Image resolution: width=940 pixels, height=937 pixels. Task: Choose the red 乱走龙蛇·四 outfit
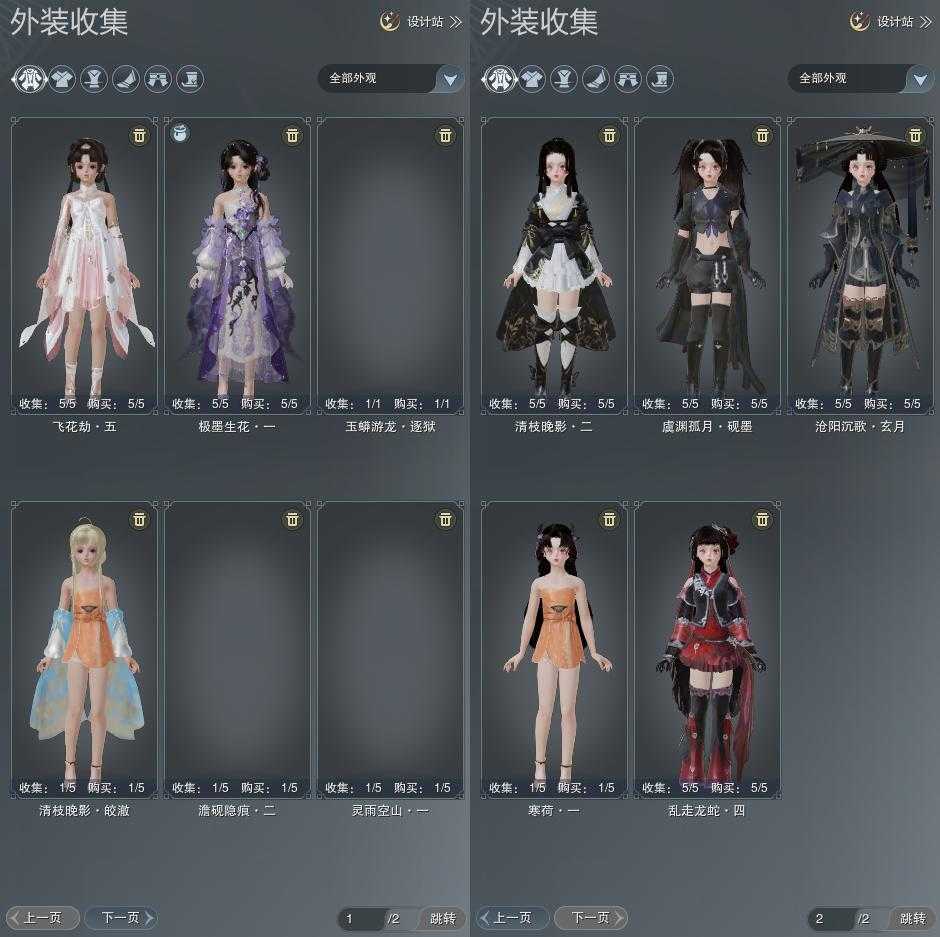708,650
